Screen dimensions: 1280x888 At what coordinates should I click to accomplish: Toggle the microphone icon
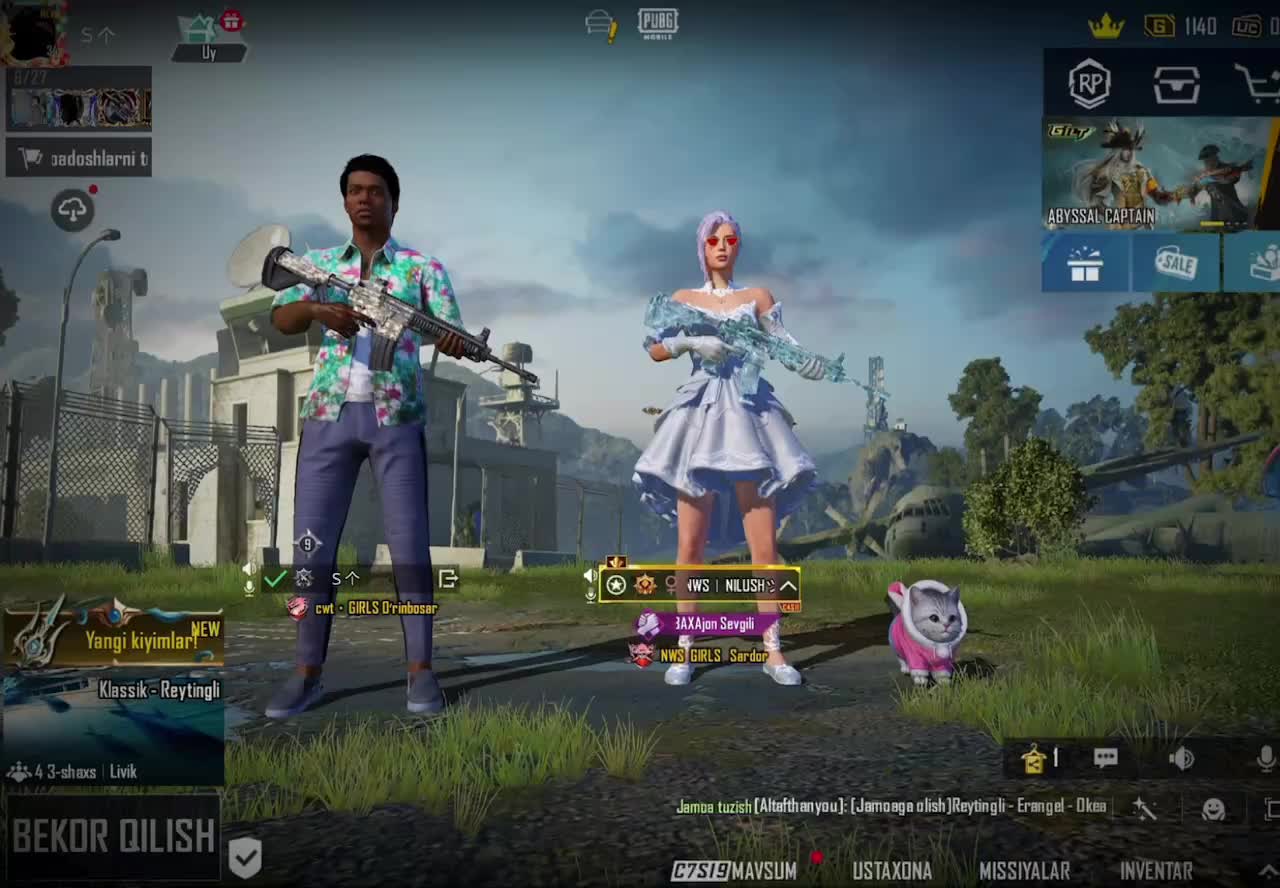pos(1265,759)
